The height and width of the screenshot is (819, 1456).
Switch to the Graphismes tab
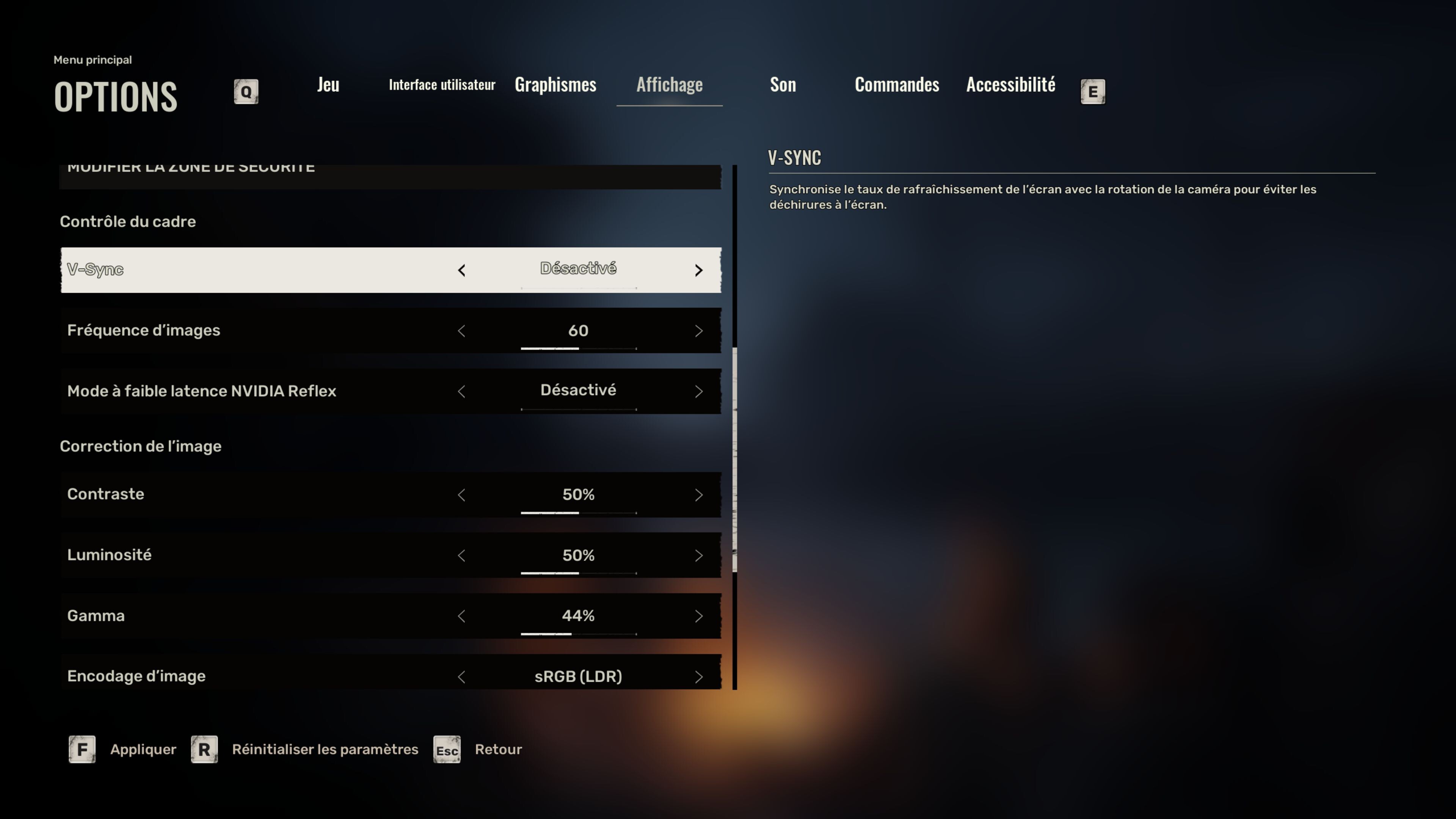pyautogui.click(x=555, y=85)
